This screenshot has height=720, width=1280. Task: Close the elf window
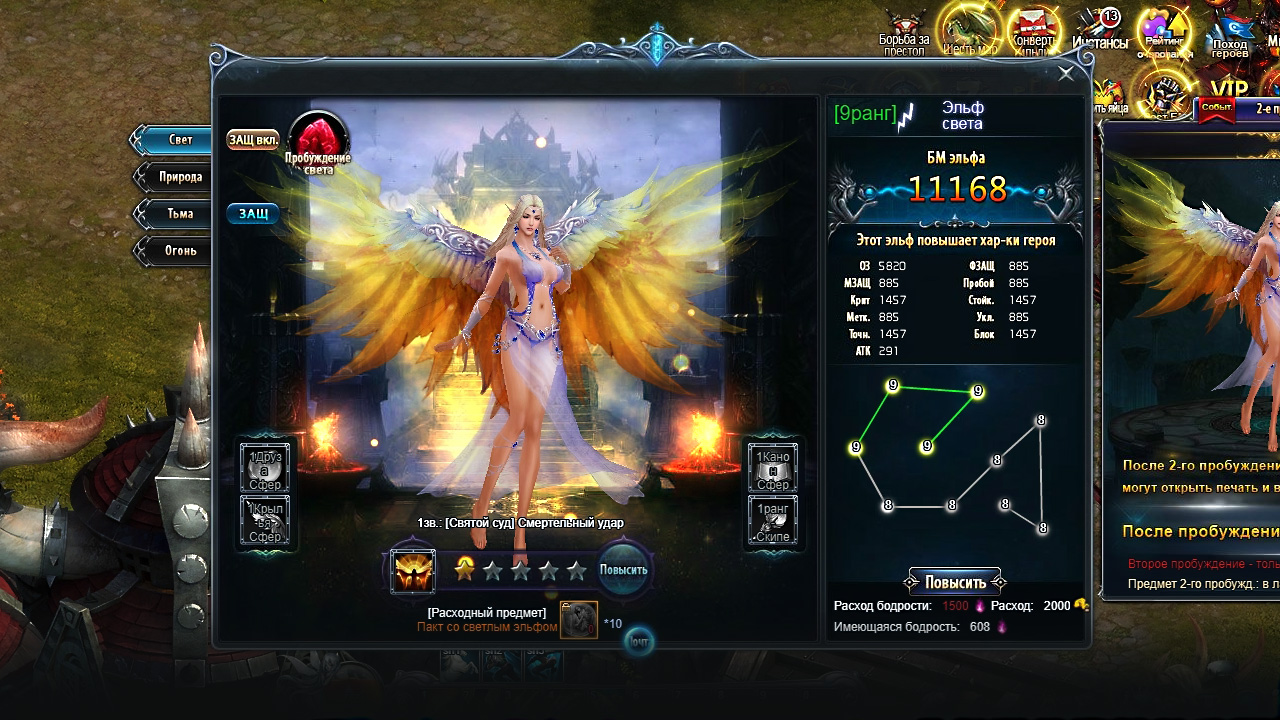1066,73
